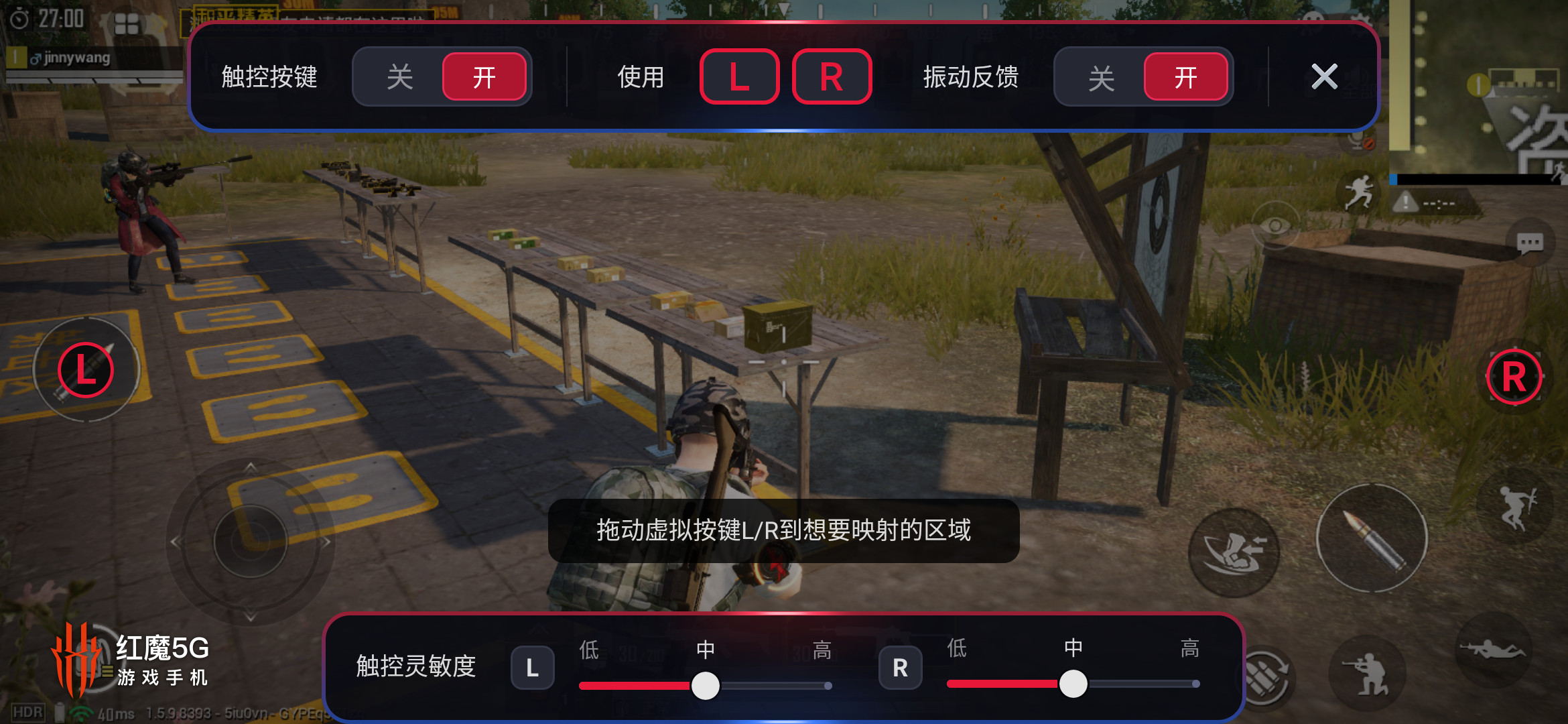
Task: Tap the free-look eye icon
Action: point(1275,225)
